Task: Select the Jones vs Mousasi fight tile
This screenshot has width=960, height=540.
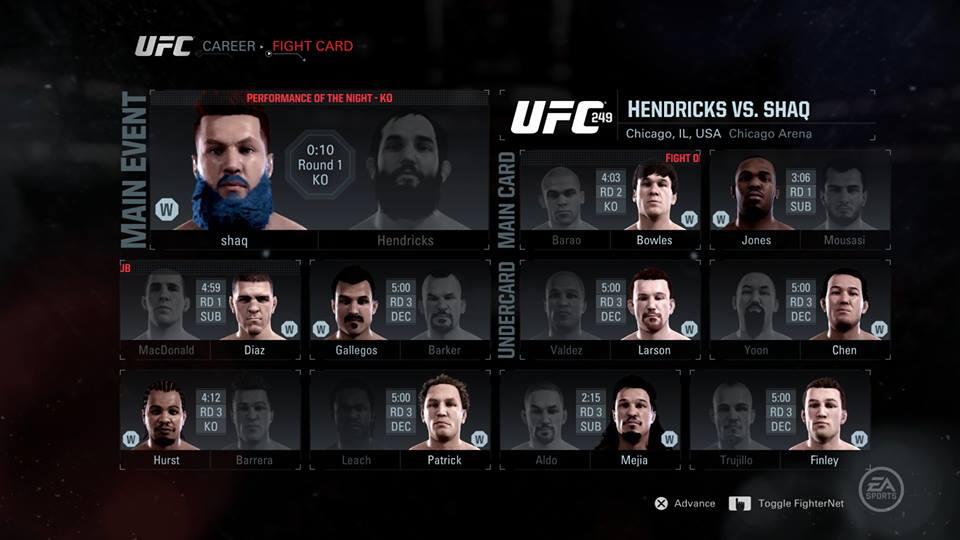Action: click(800, 200)
